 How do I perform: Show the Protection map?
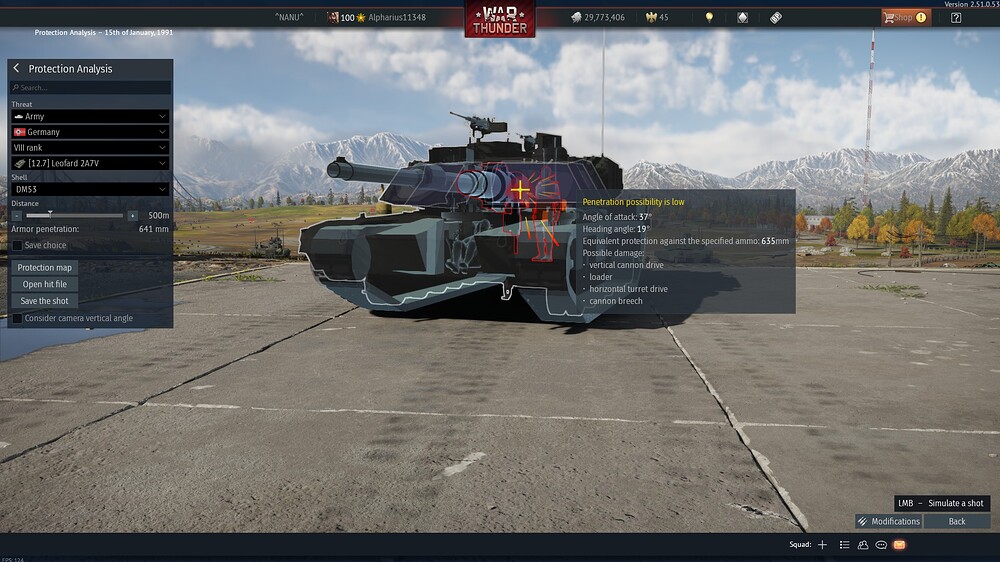click(45, 268)
